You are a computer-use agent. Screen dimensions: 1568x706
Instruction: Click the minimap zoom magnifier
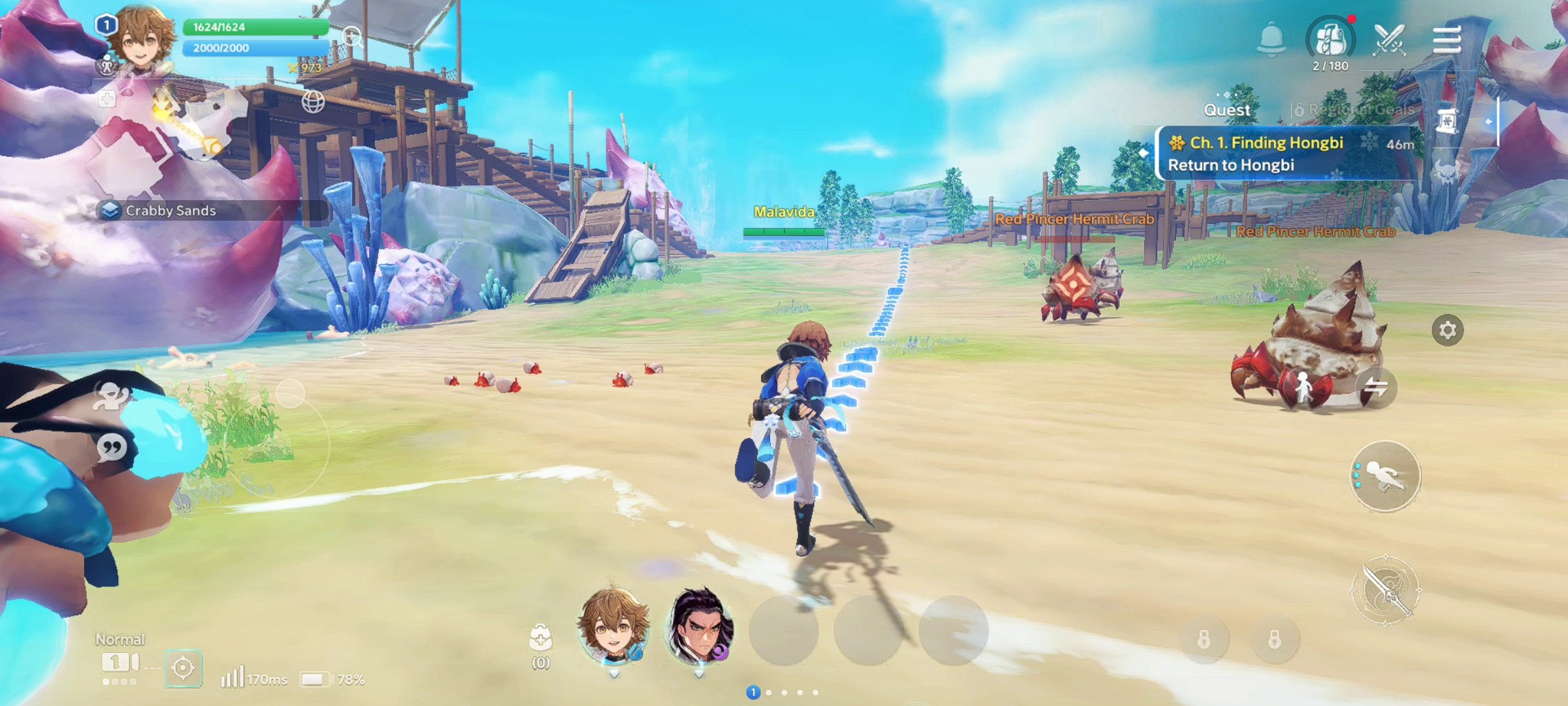click(x=353, y=37)
